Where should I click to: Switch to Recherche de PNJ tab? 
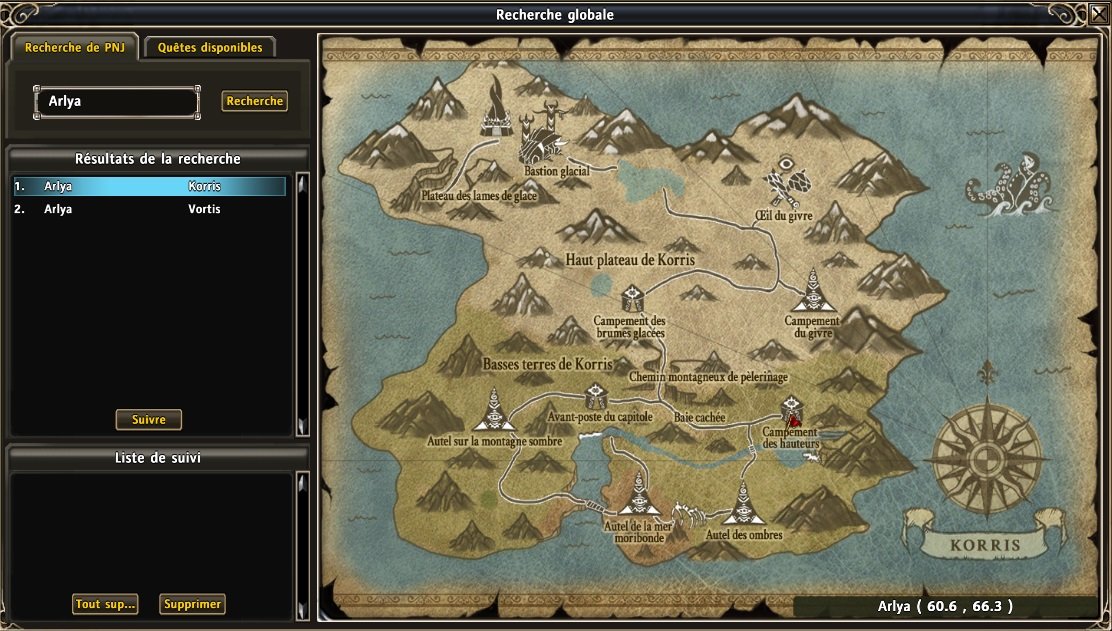coord(75,47)
